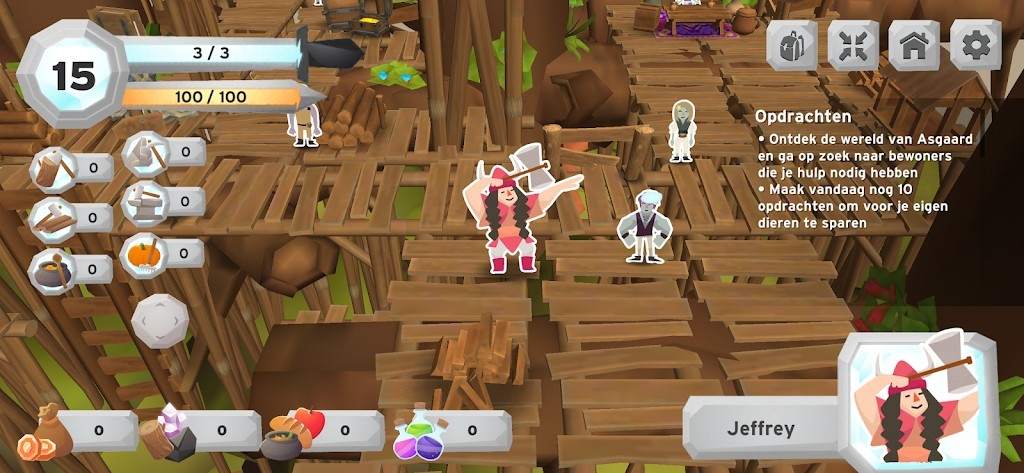The width and height of the screenshot is (1024, 473).
Task: Open the wood and crystal materials counter
Action: click(196, 431)
